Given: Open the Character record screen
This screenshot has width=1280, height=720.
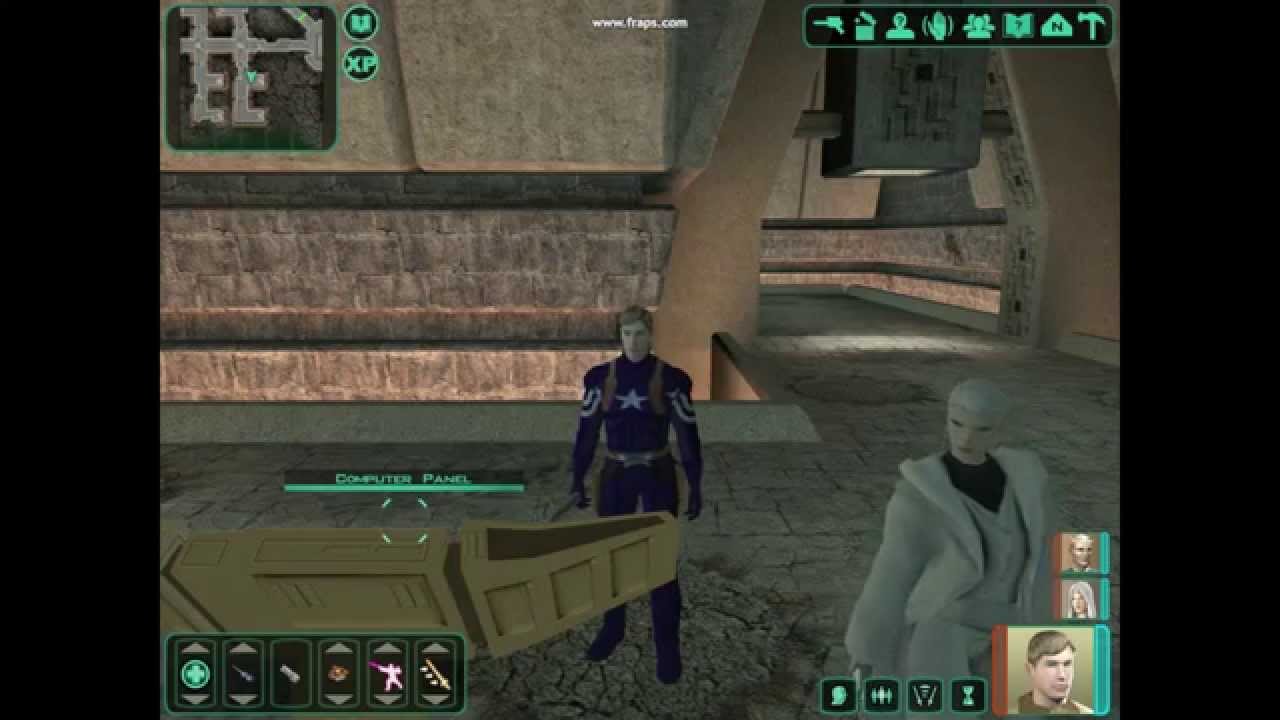Looking at the screenshot, I should coord(899,27).
